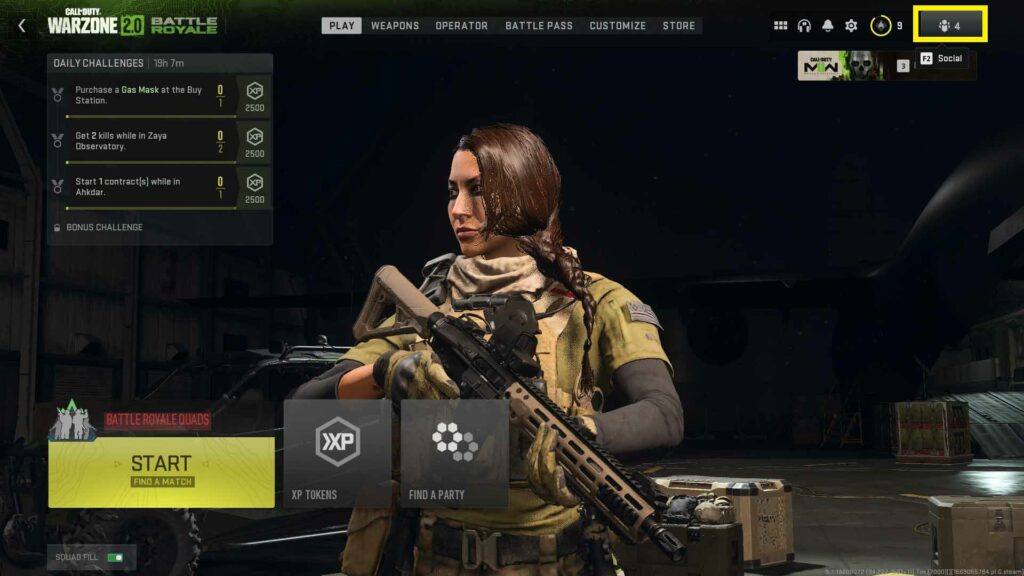Open settings with the gear icon
The height and width of the screenshot is (576, 1024).
tap(851, 26)
